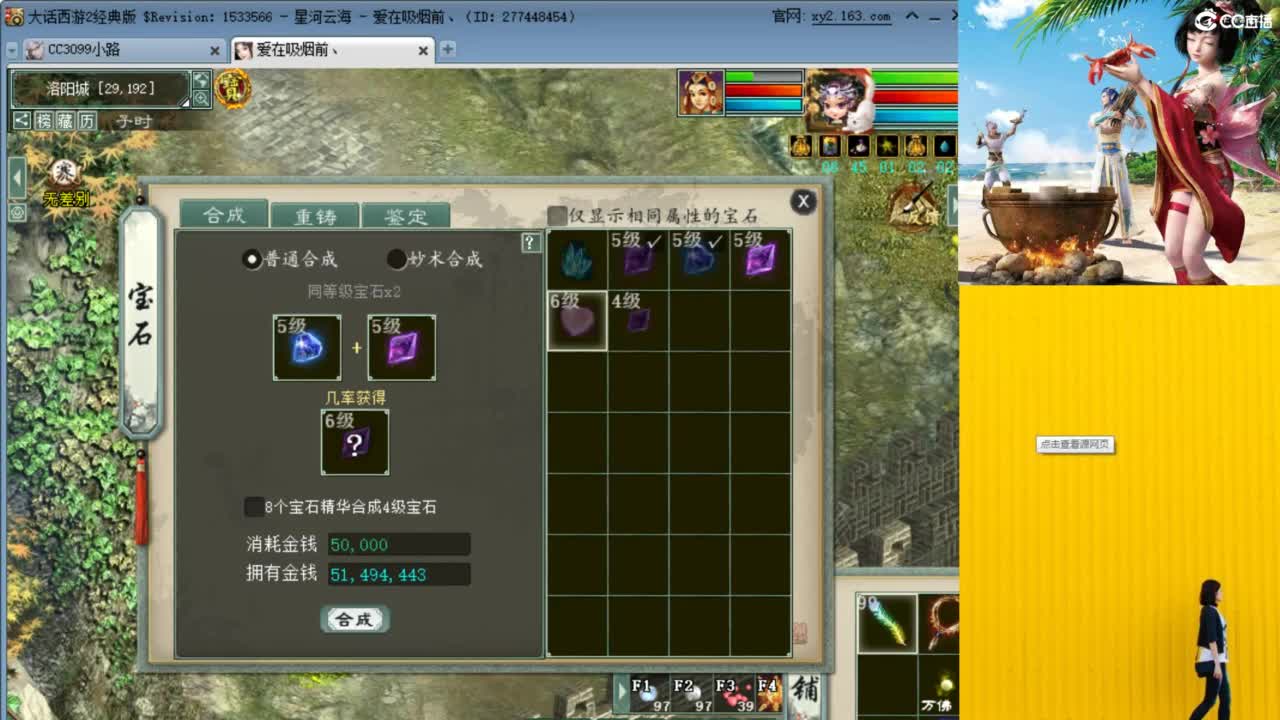Open the 榜 leaderboard icon below the map name
This screenshot has width=1280, height=720.
pyautogui.click(x=45, y=119)
